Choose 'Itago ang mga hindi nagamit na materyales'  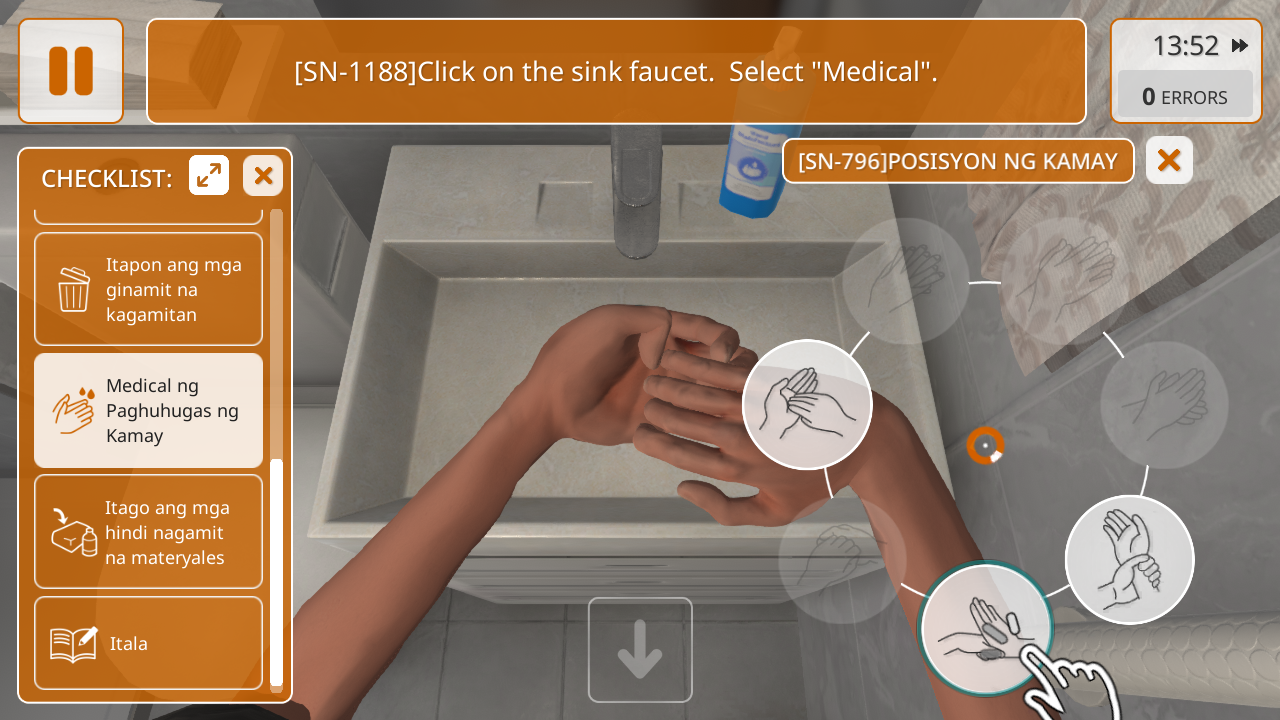tap(148, 532)
